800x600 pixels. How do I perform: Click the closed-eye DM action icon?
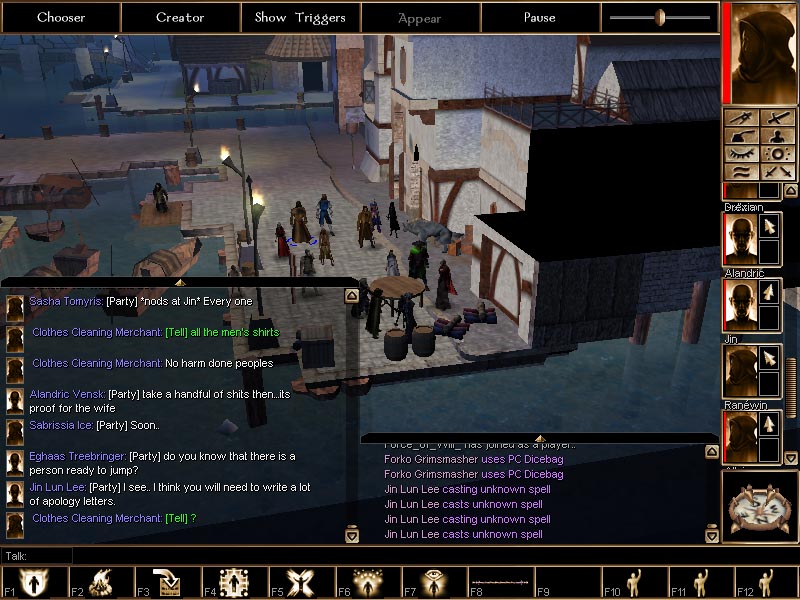tap(742, 154)
